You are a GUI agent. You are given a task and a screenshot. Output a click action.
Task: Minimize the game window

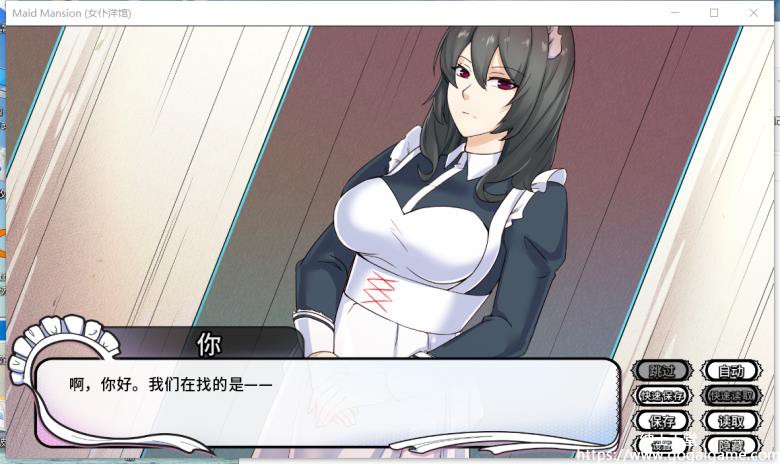pyautogui.click(x=671, y=13)
